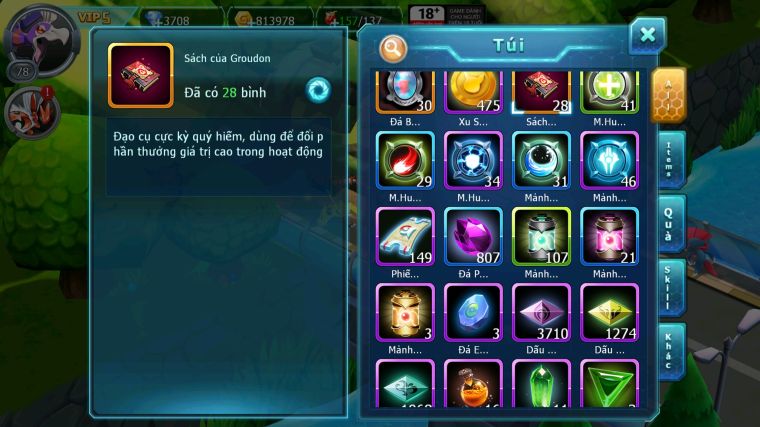This screenshot has height=427, width=760.
Task: Select the eyeball shard with 31
Action: tap(541, 163)
